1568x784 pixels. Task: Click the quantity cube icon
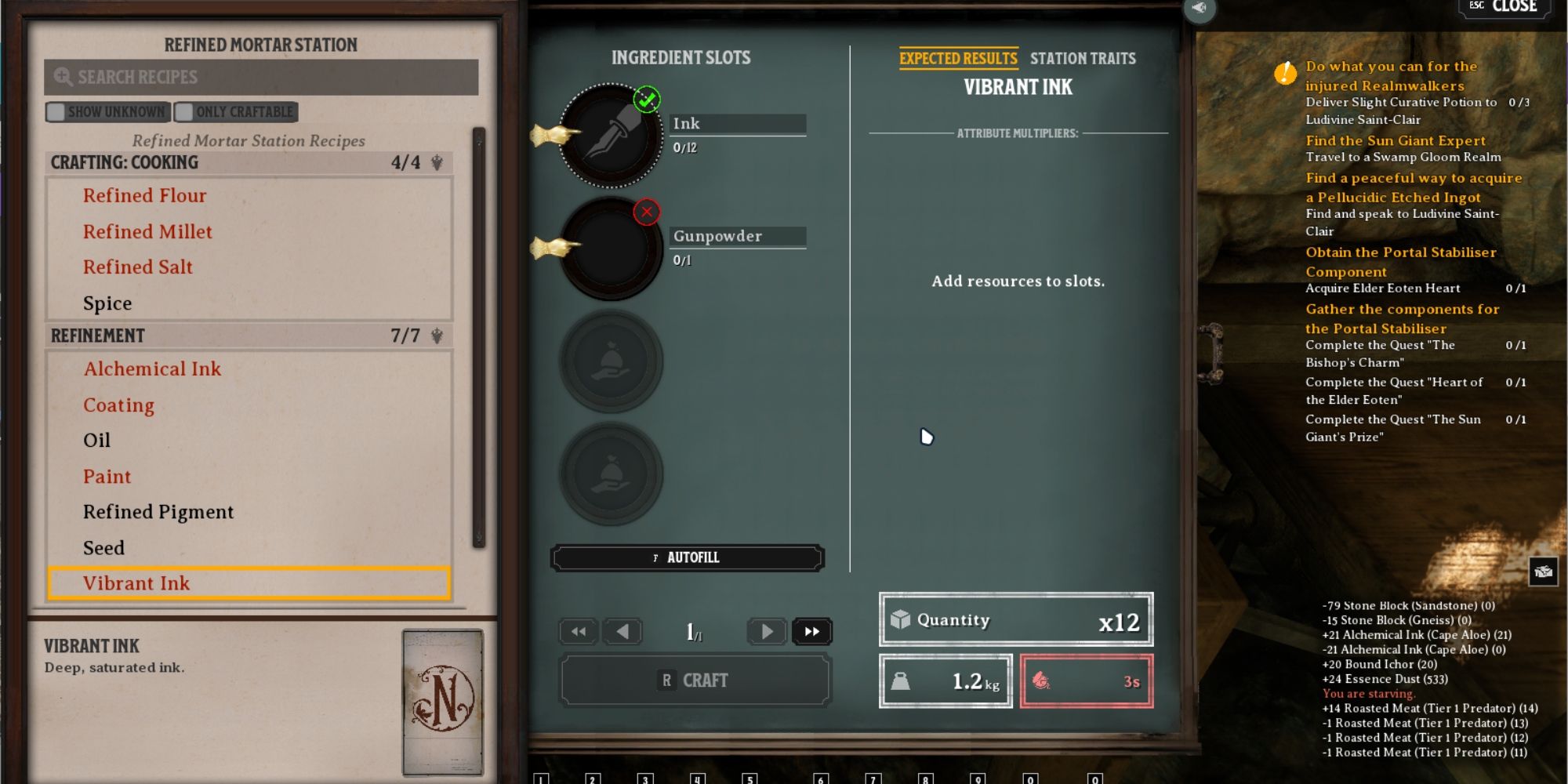coord(903,619)
